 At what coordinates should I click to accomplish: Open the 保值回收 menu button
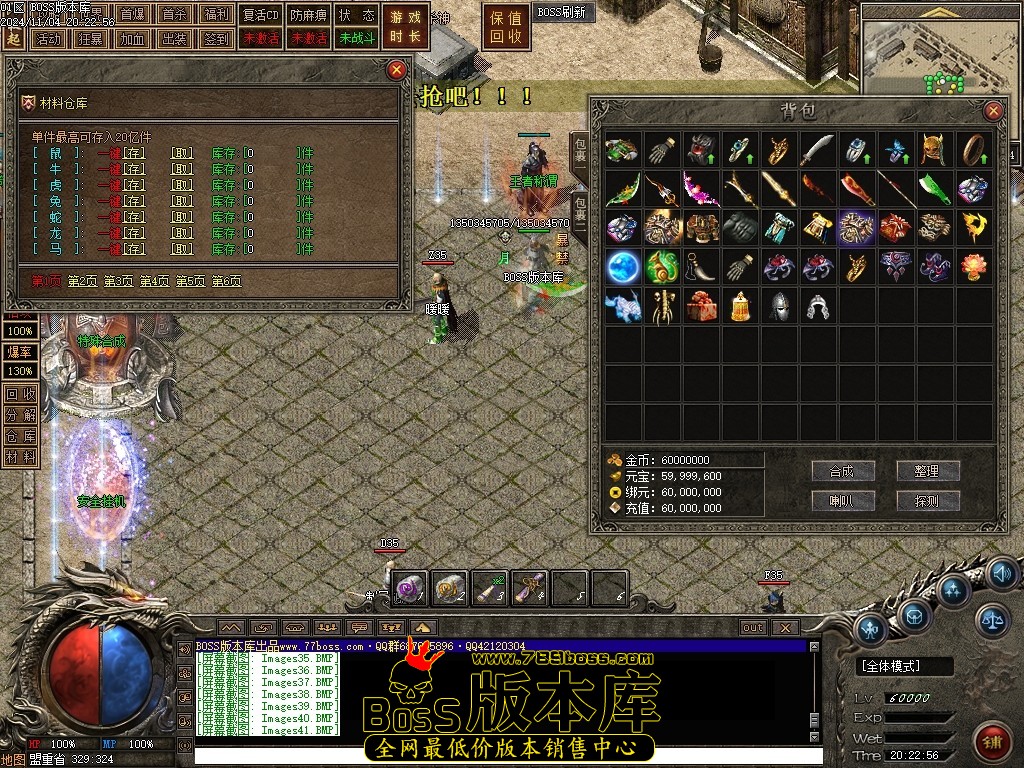coord(506,27)
